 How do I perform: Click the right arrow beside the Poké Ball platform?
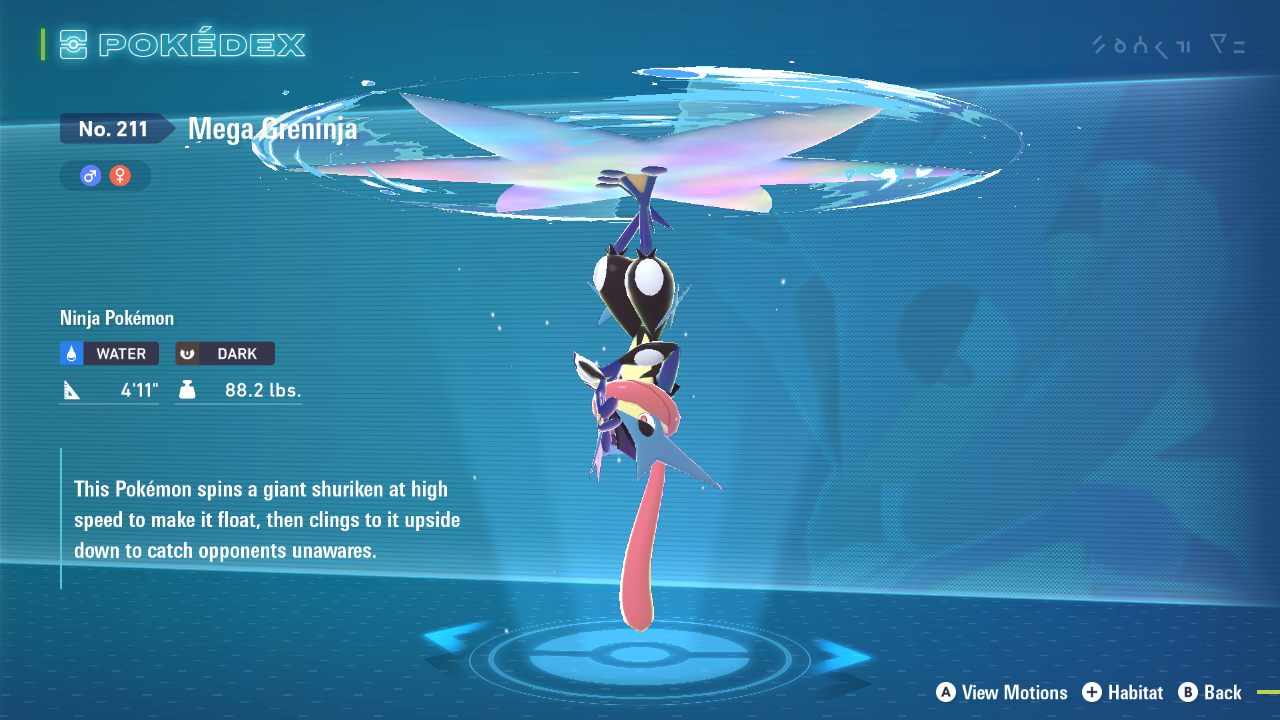[842, 656]
